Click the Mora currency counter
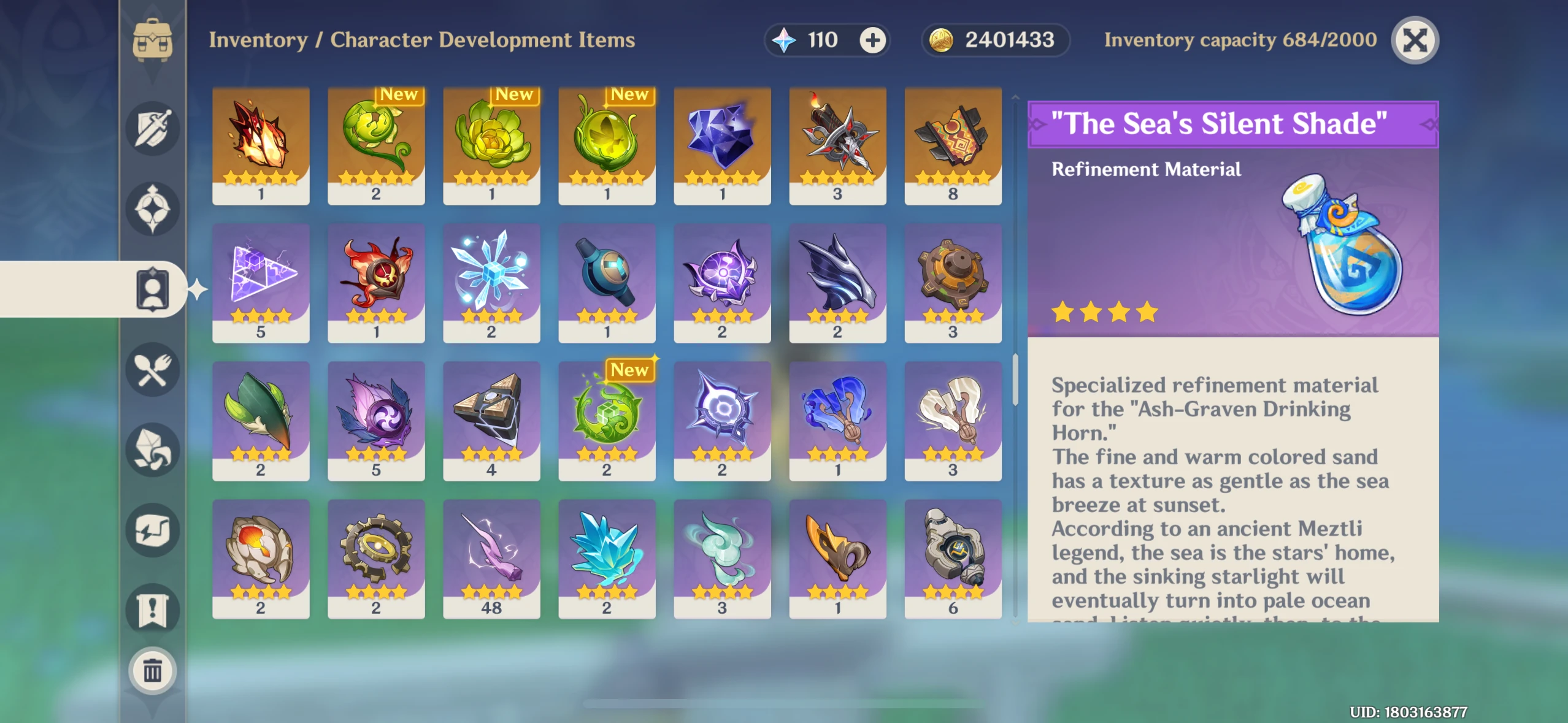The image size is (1568, 723). pyautogui.click(x=997, y=40)
